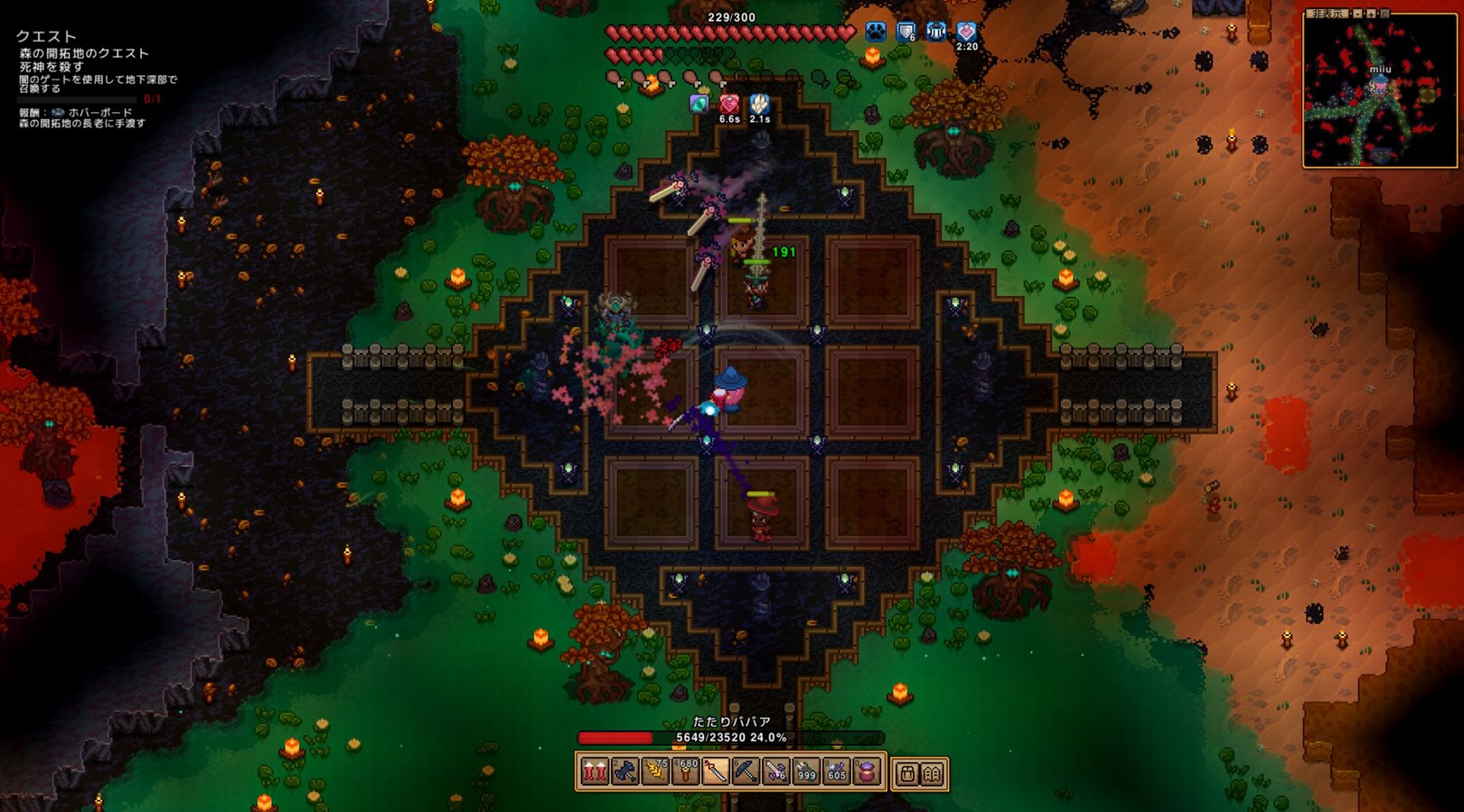Open the クエスト quest tracker

pyautogui.click(x=46, y=36)
